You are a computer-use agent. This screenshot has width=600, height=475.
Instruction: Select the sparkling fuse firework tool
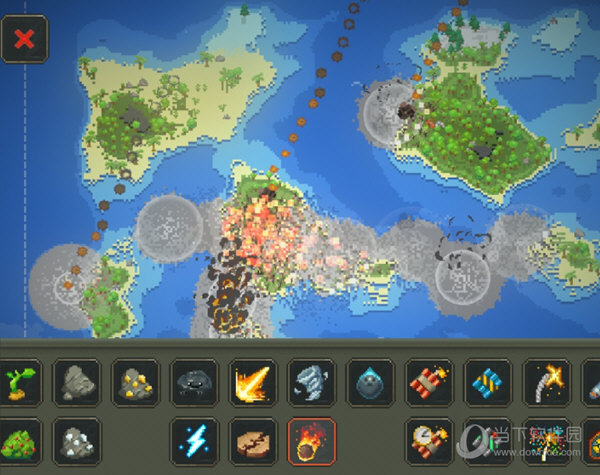546,382
